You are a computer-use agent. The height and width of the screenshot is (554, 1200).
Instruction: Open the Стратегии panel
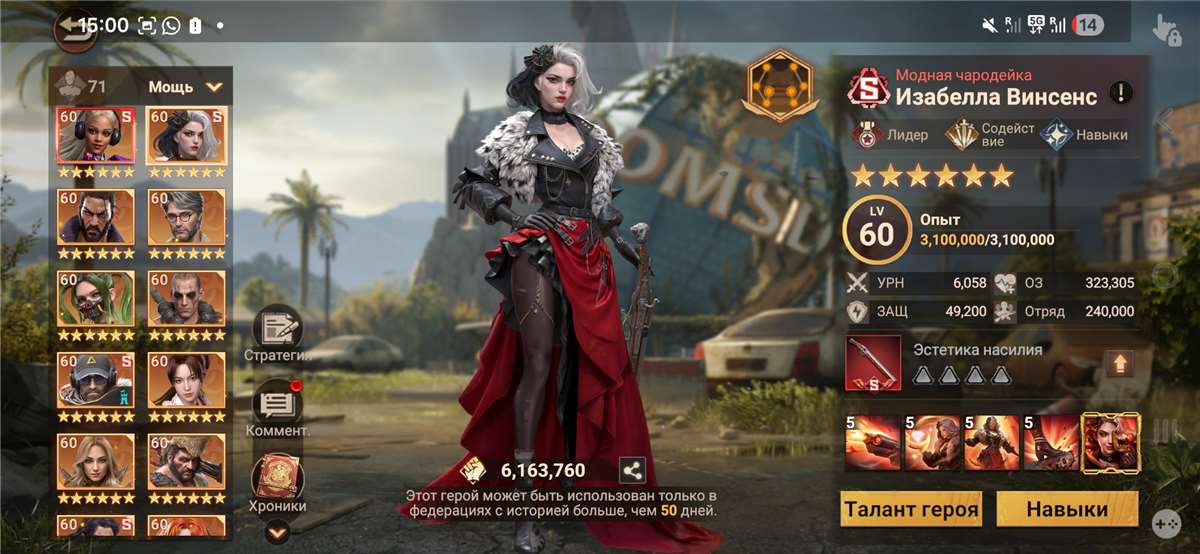click(x=277, y=331)
